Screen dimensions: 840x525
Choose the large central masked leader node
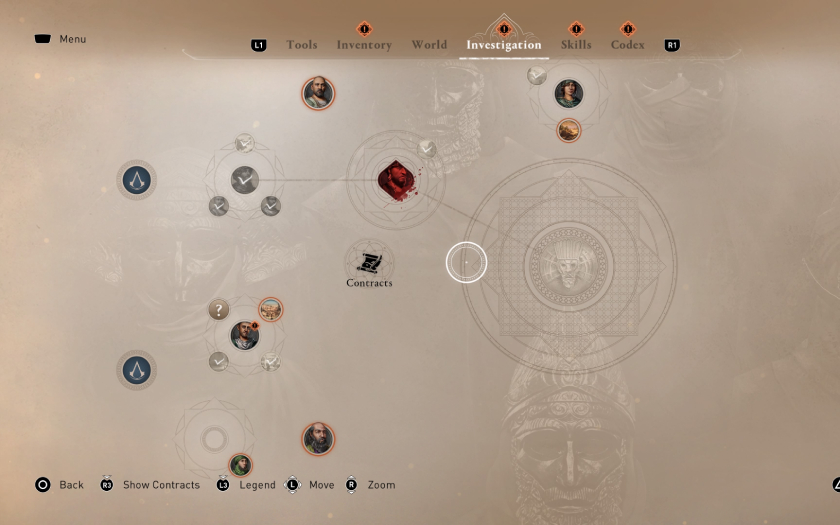[x=568, y=267]
